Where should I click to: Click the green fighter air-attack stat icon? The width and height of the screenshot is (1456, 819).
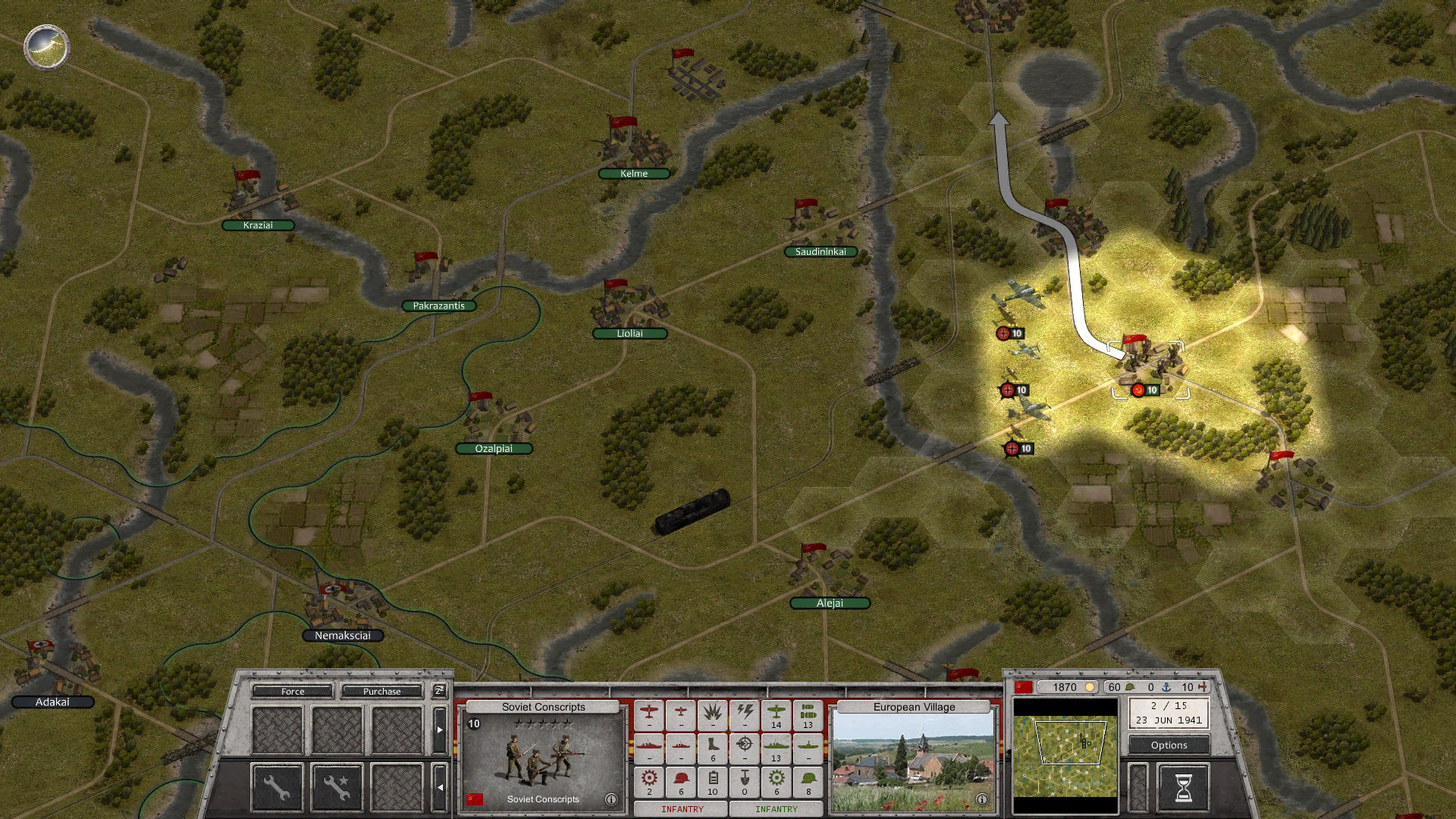775,714
